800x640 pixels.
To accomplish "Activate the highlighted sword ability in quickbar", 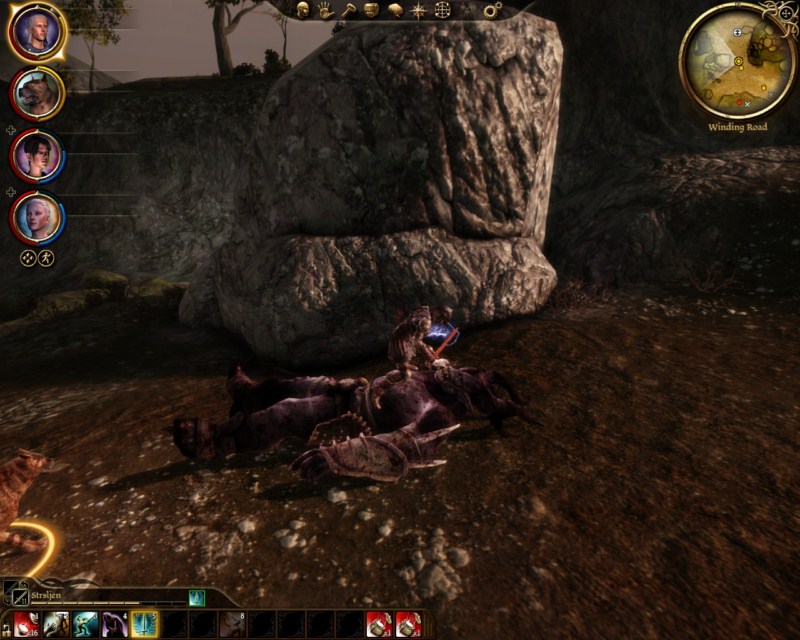I will [x=144, y=624].
